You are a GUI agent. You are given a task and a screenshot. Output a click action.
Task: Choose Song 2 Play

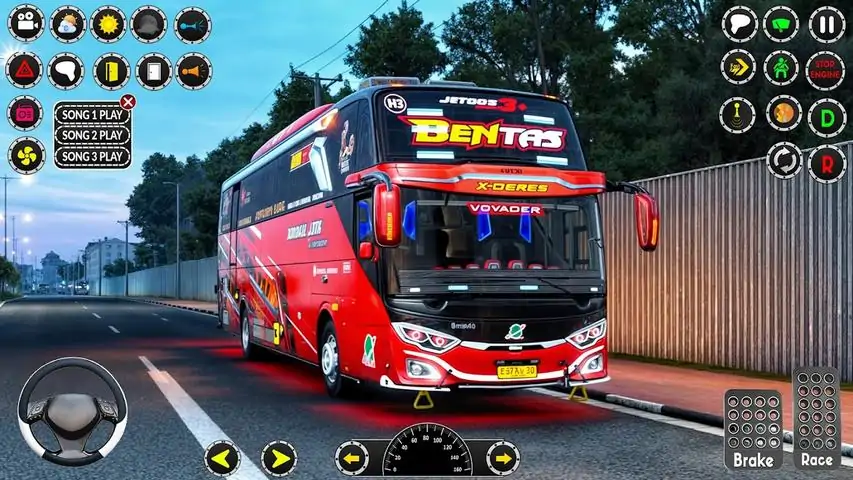coord(92,135)
